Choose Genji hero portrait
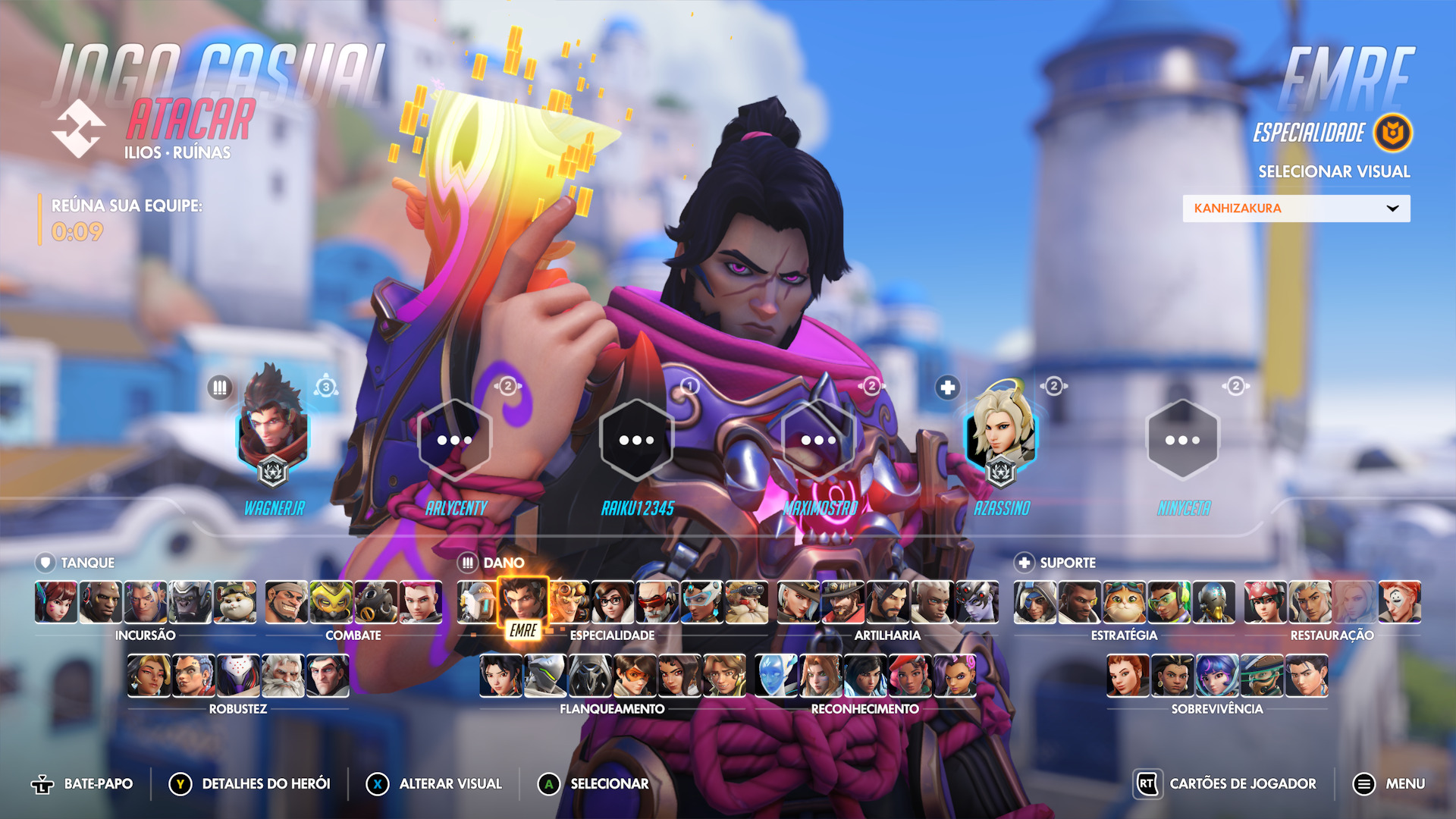Screen dimensions: 1456x819 pyautogui.click(x=545, y=676)
